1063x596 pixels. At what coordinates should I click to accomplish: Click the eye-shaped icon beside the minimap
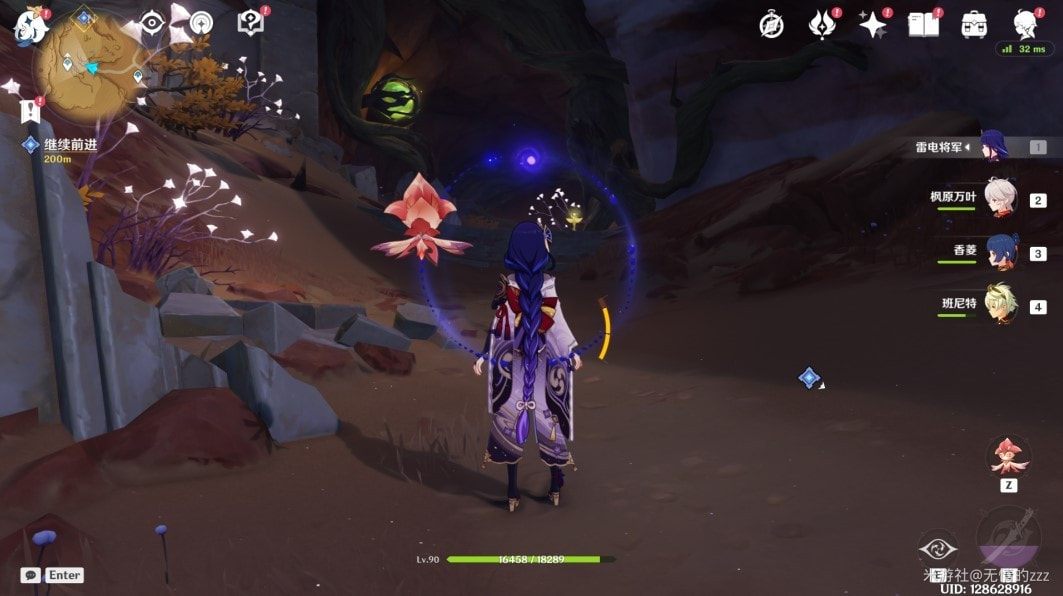(152, 23)
